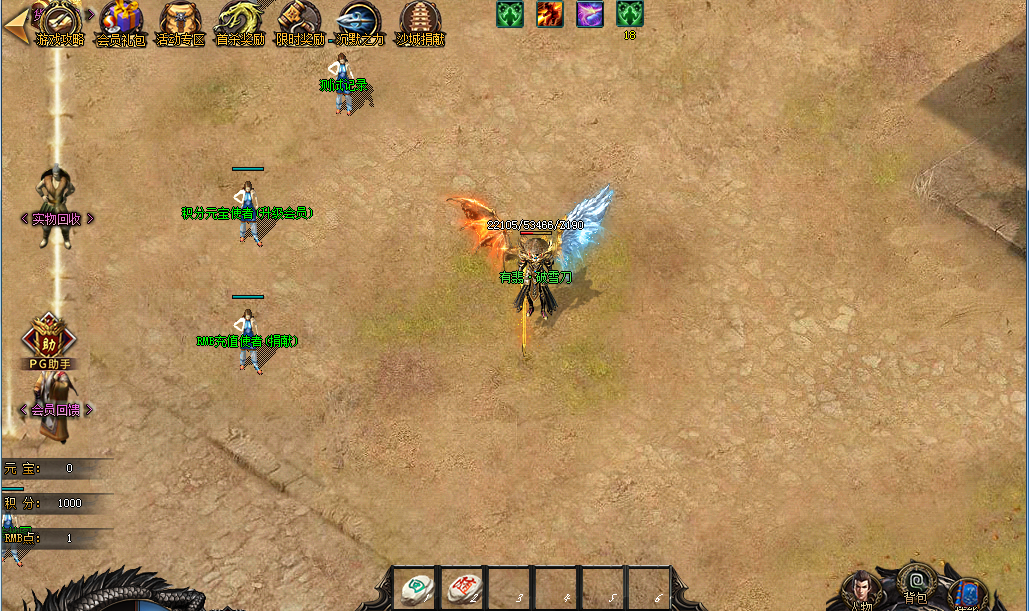Open the 游戏攻略 game guide
This screenshot has width=1029, height=611.
tap(60, 22)
